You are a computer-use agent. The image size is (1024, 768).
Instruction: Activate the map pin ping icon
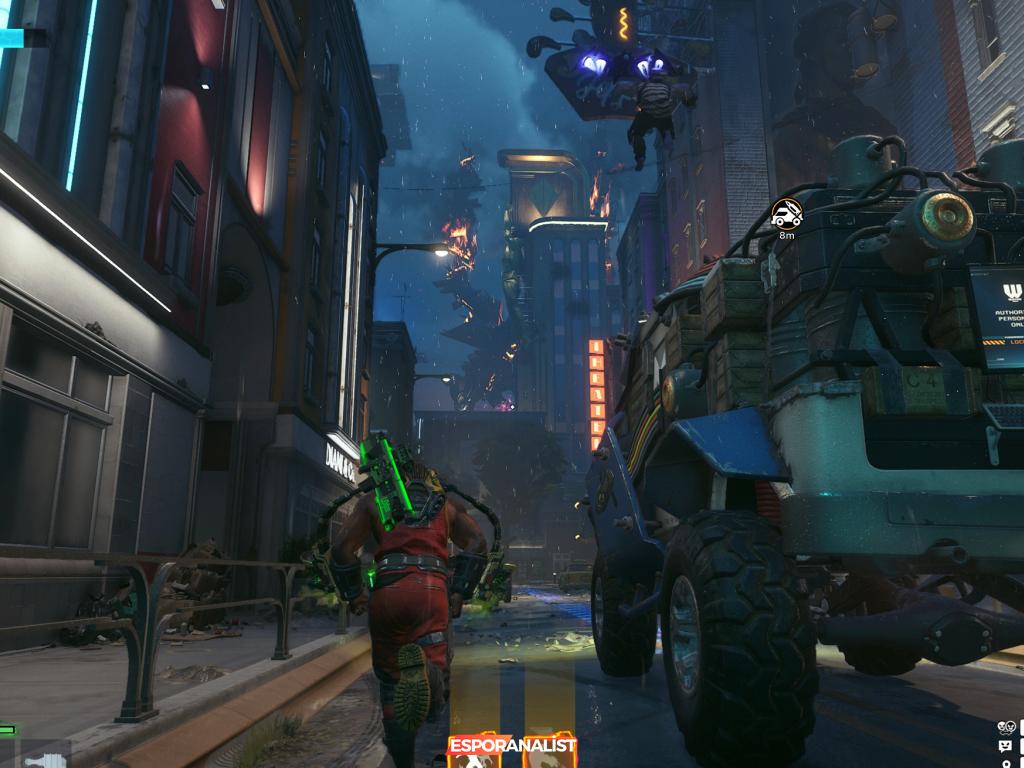point(1005,763)
